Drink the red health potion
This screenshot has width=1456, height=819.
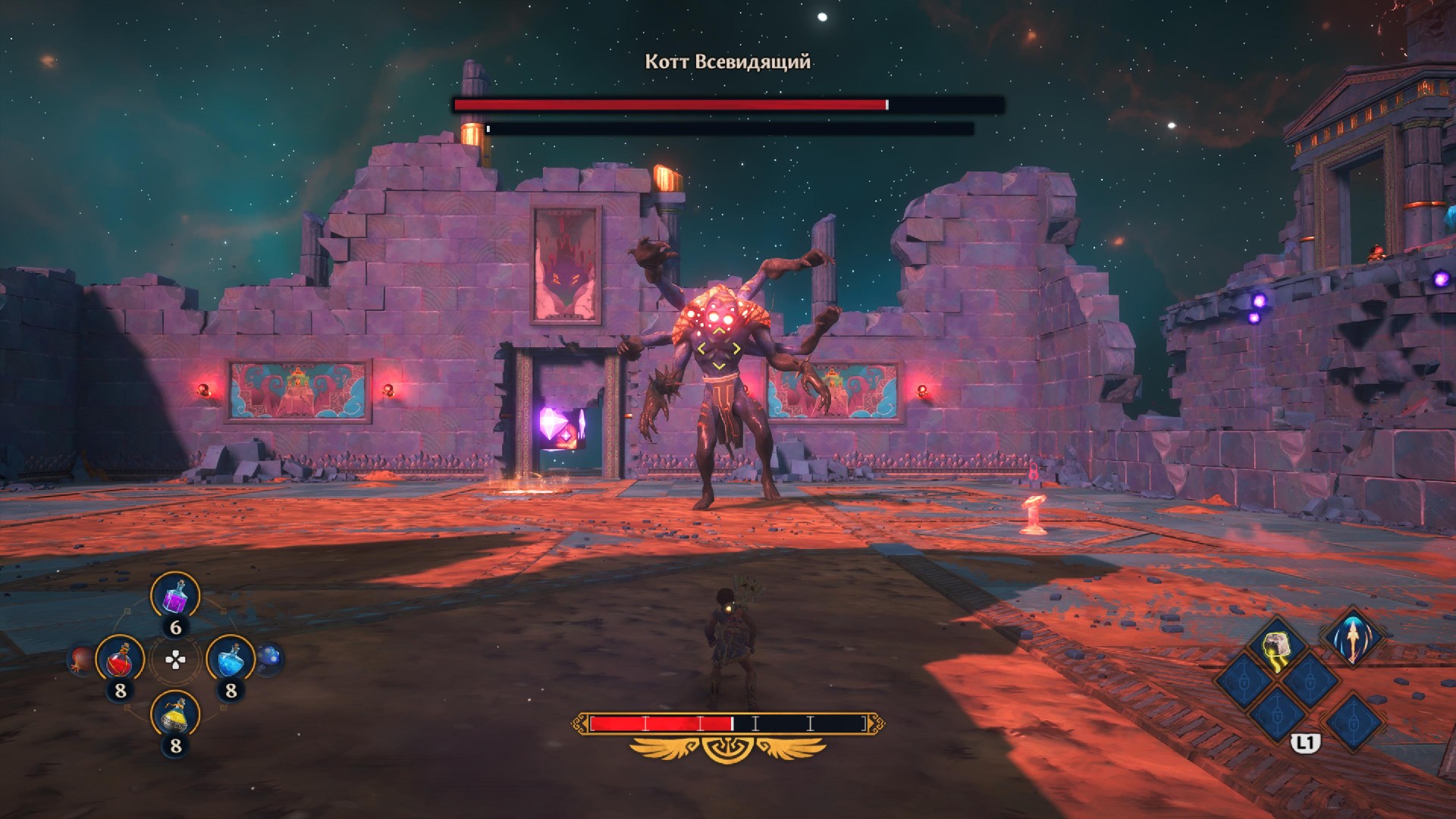point(120,660)
